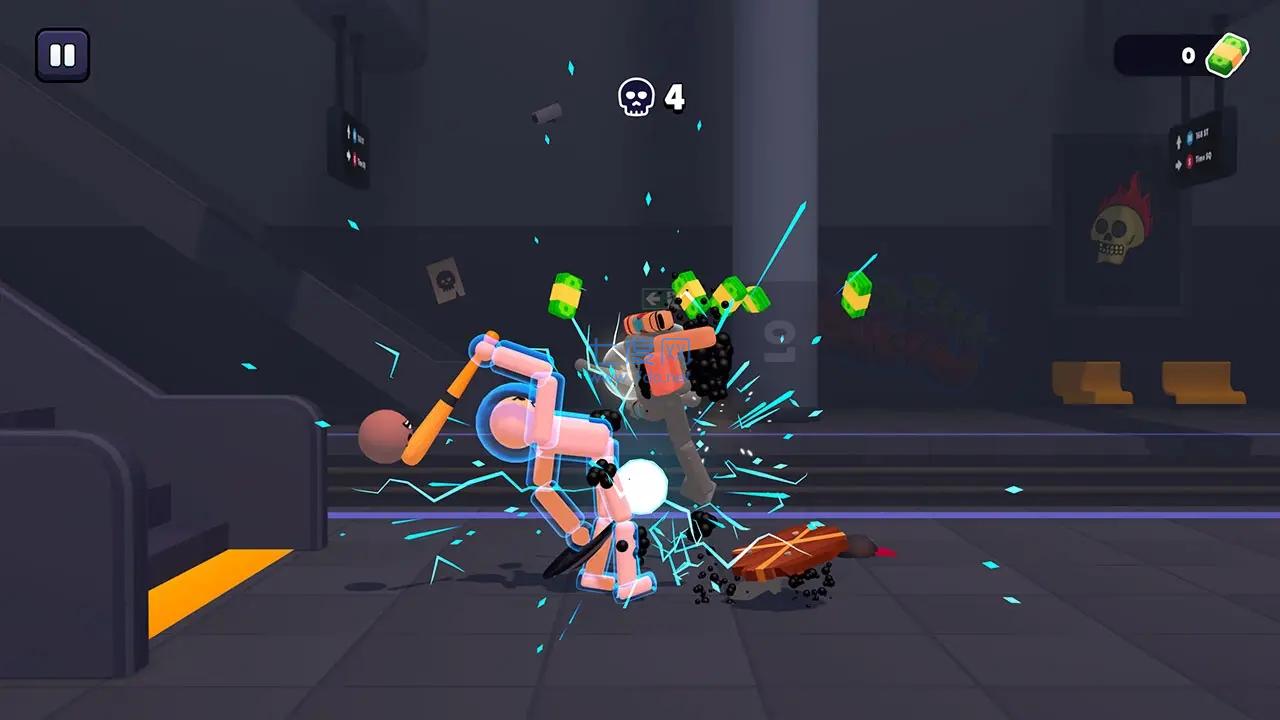This screenshot has height=720, width=1280.
Task: Click the money bundle icon top right
Action: [1228, 55]
